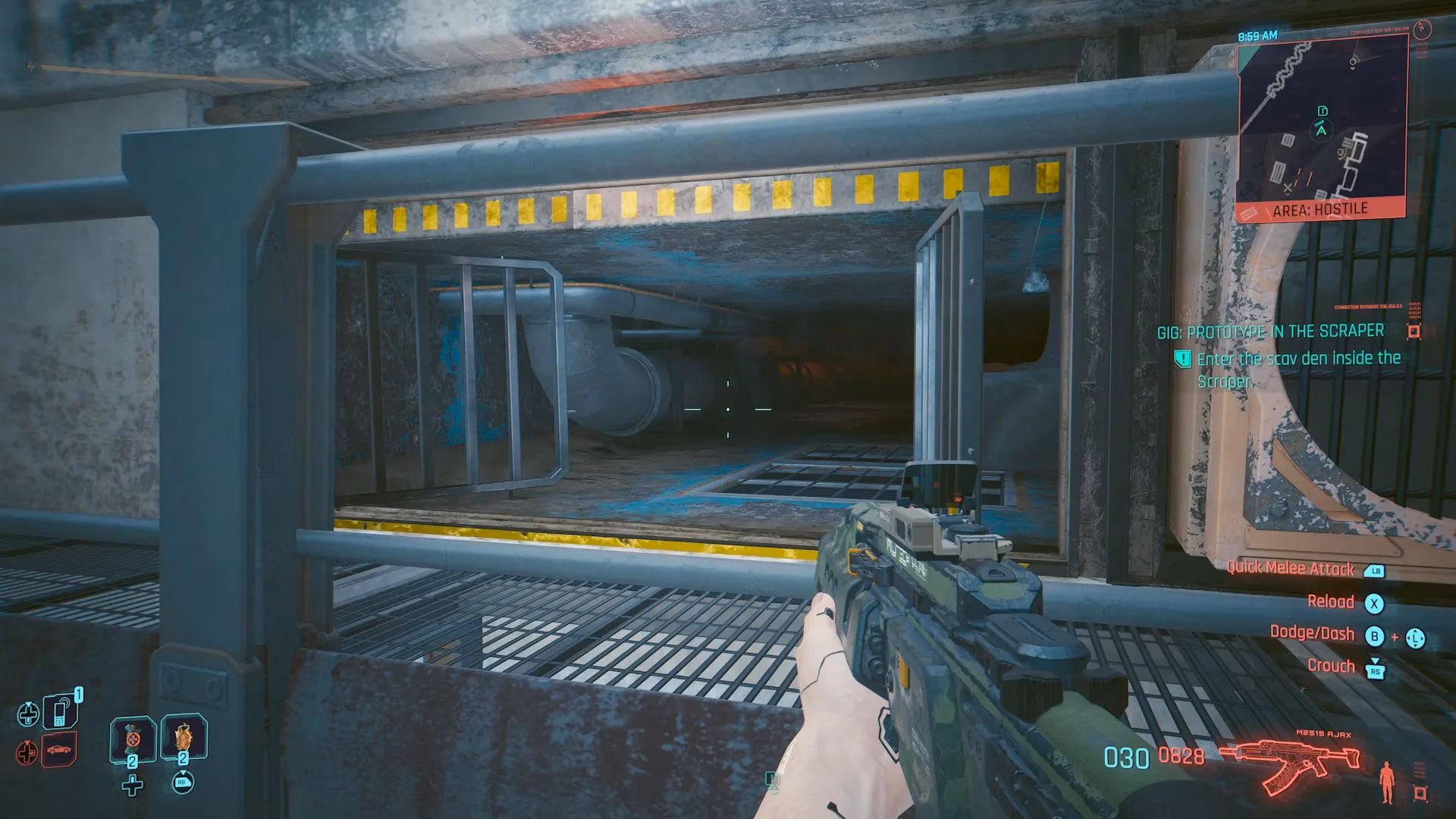This screenshot has width=1456, height=819.
Task: Click the quest marker icon on the minimap
Action: 1323,111
